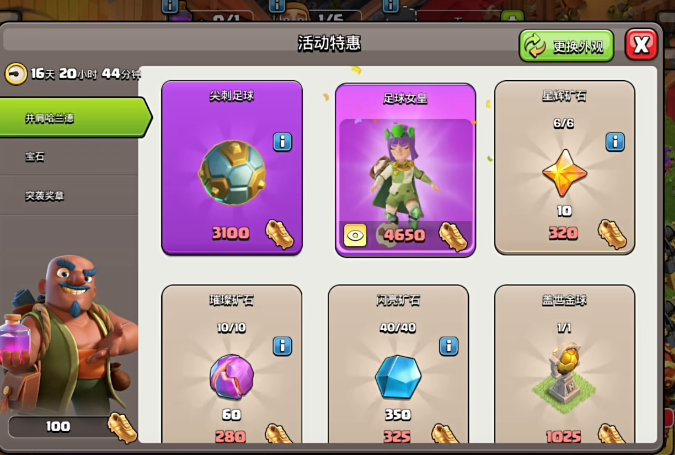Open the info button on 星辉矿石
Screen dimensions: 675x455
click(615, 141)
